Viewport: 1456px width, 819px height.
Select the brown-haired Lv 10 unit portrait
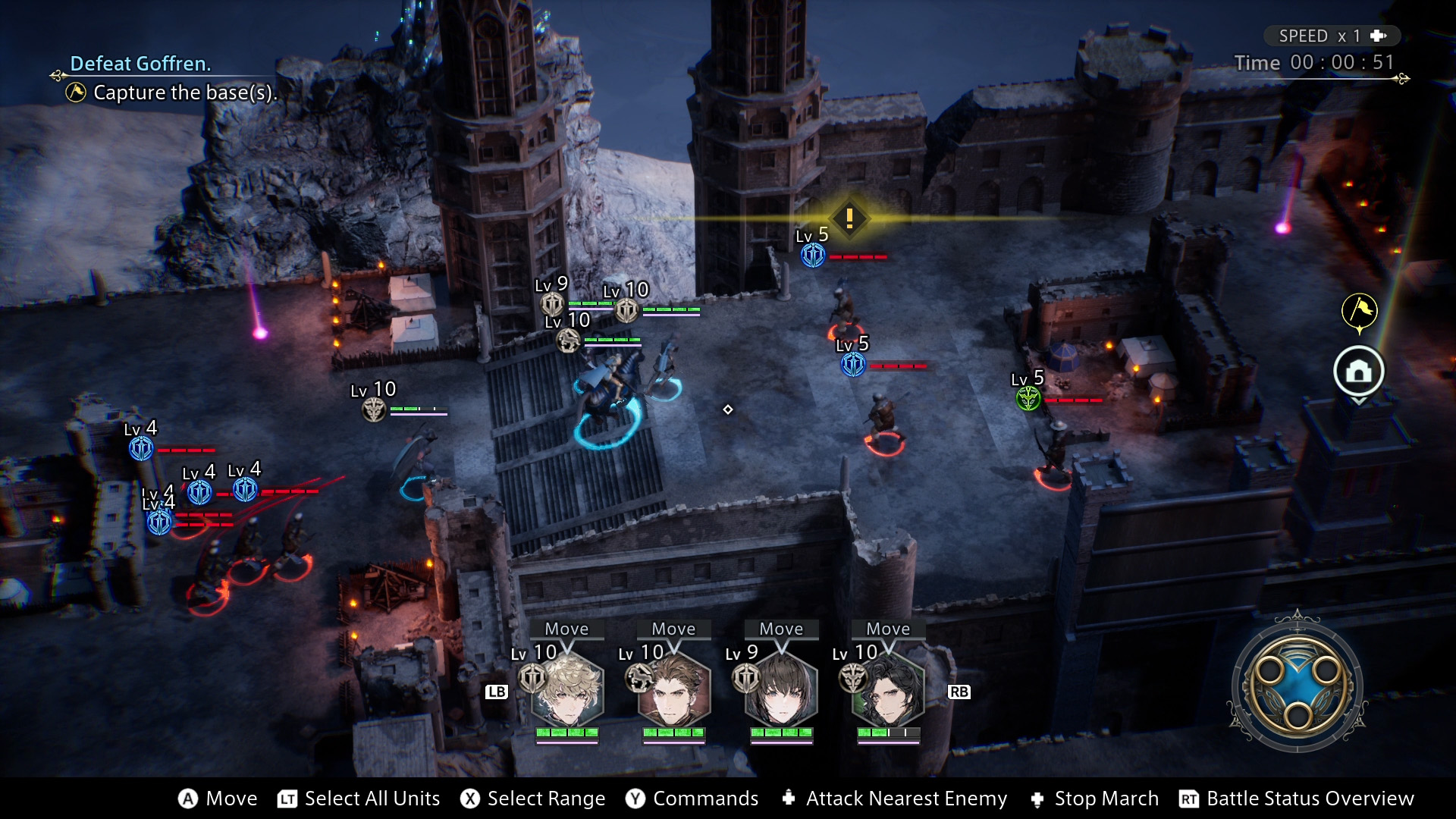(674, 690)
